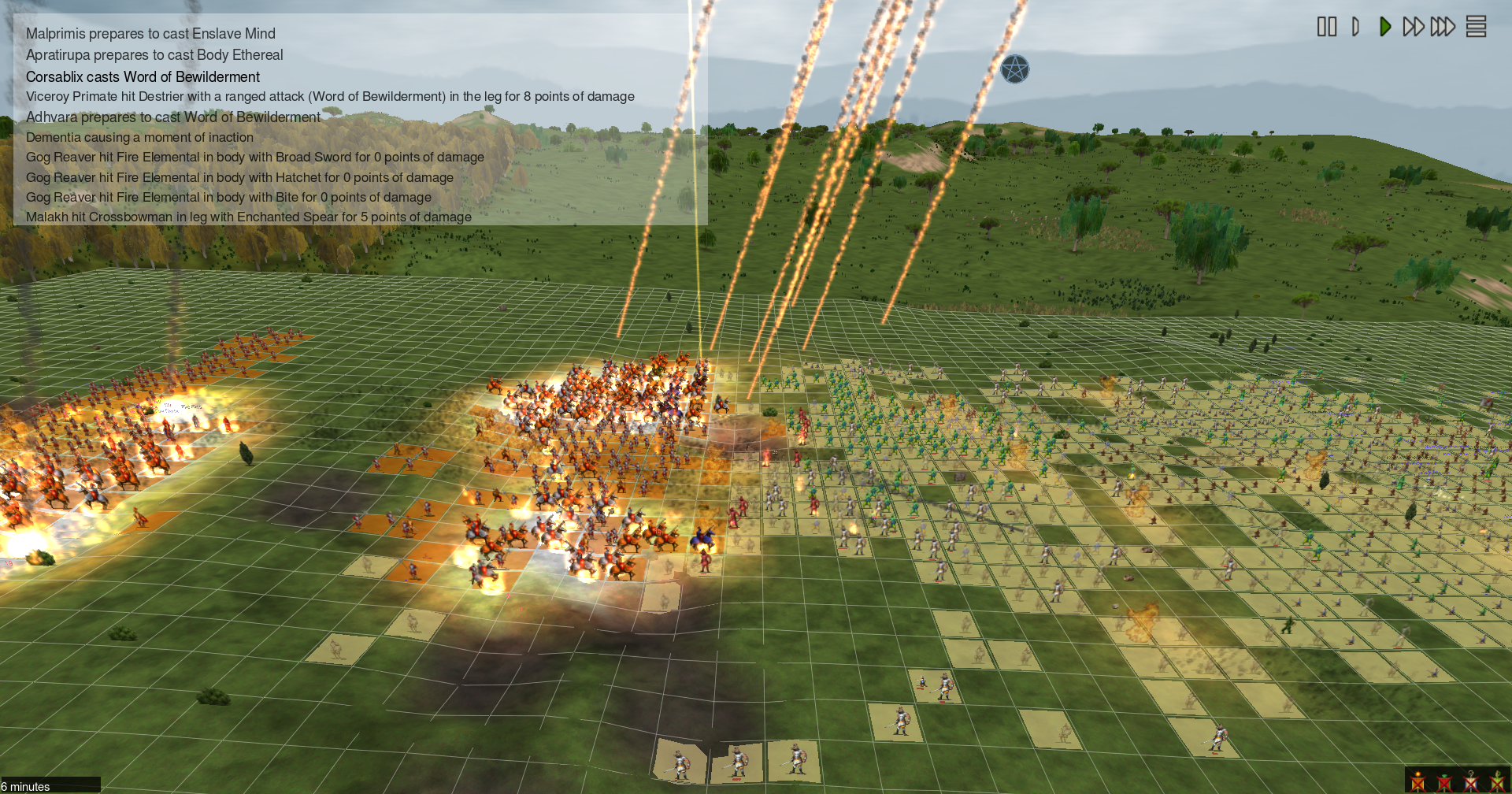The width and height of the screenshot is (1512, 794).
Task: Play battle at normal speed
Action: [x=1384, y=27]
